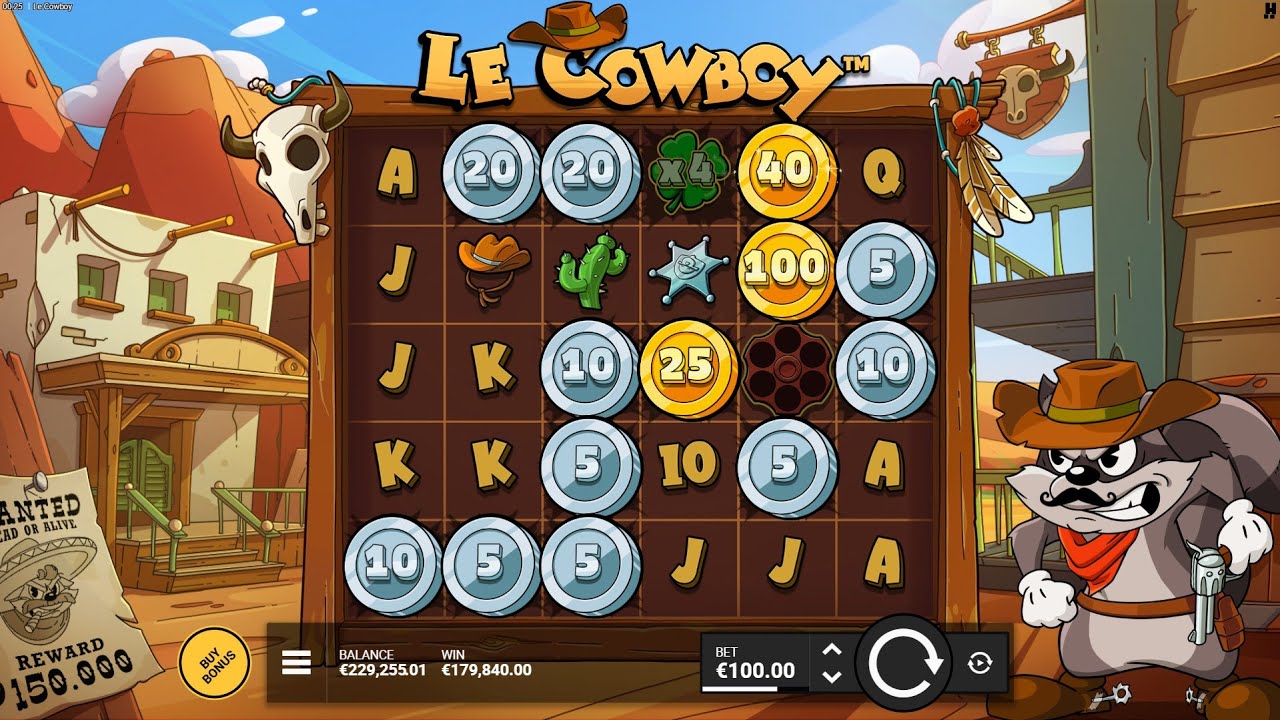Image resolution: width=1280 pixels, height=720 pixels.
Task: Click the 40 gold coin symbol
Action: (786, 169)
